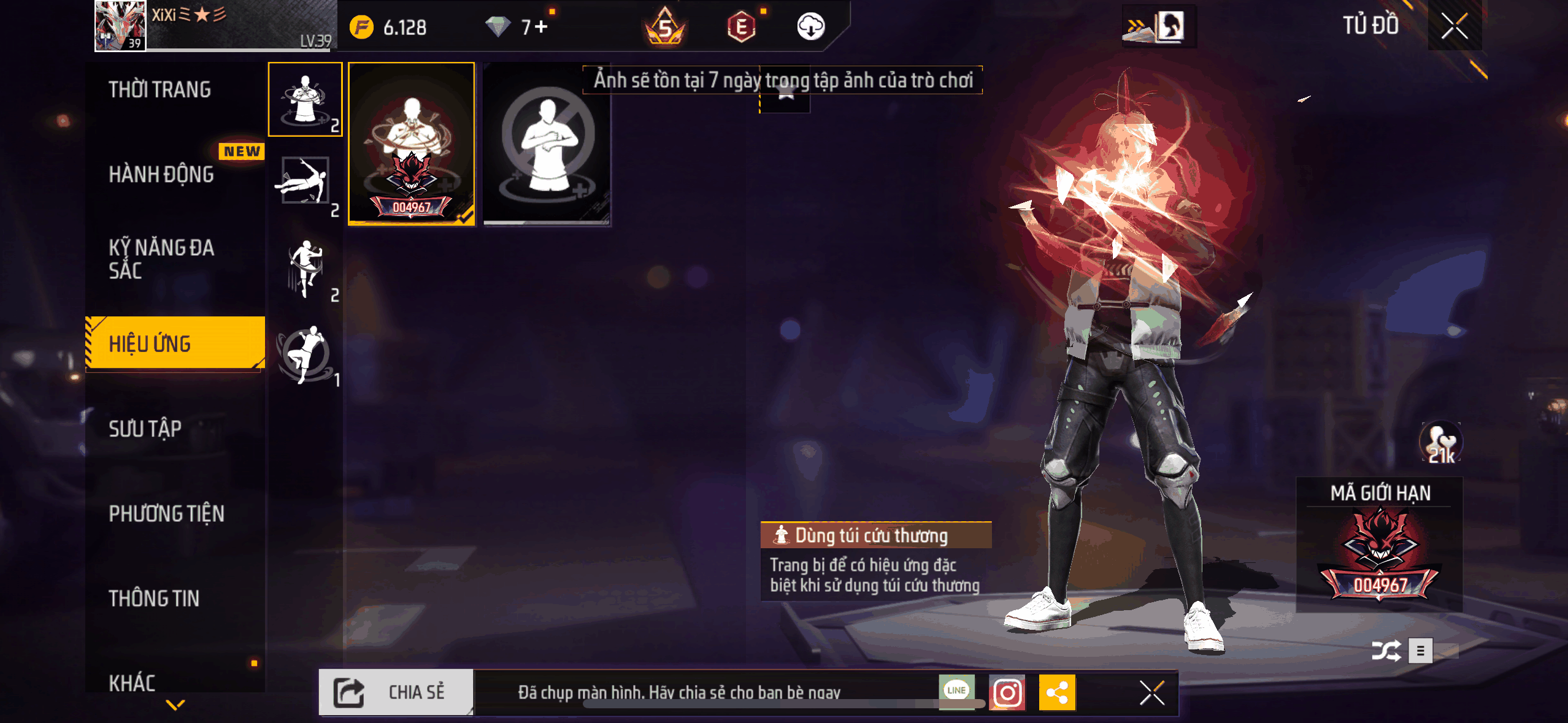Image resolution: width=1568 pixels, height=723 pixels.
Task: Select the Kỹ Năng Đa Sắc tab
Action: click(x=161, y=259)
